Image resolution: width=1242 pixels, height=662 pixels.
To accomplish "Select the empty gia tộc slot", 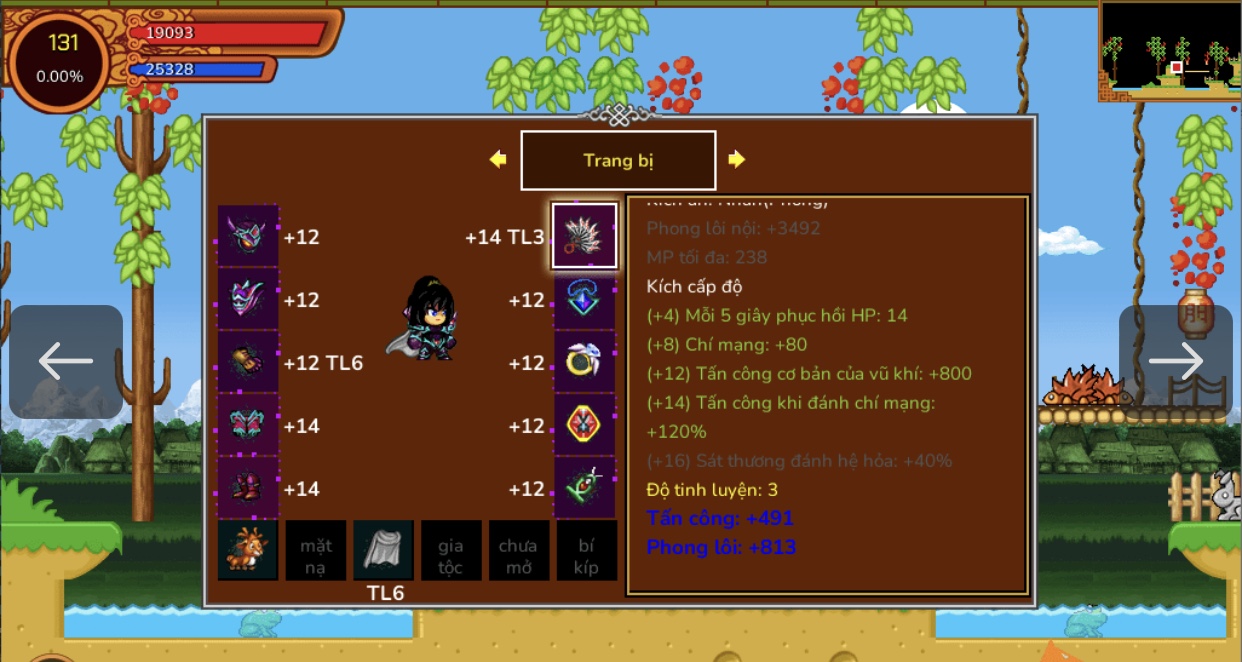I will (x=450, y=551).
